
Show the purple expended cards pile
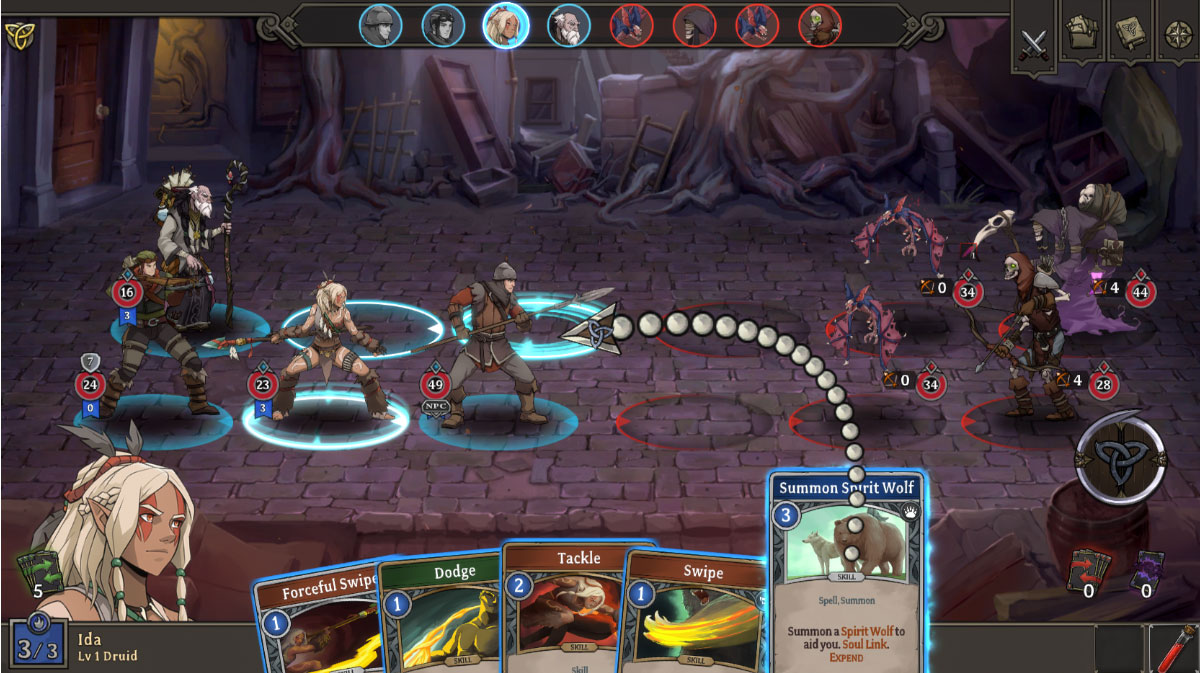coord(1146,569)
